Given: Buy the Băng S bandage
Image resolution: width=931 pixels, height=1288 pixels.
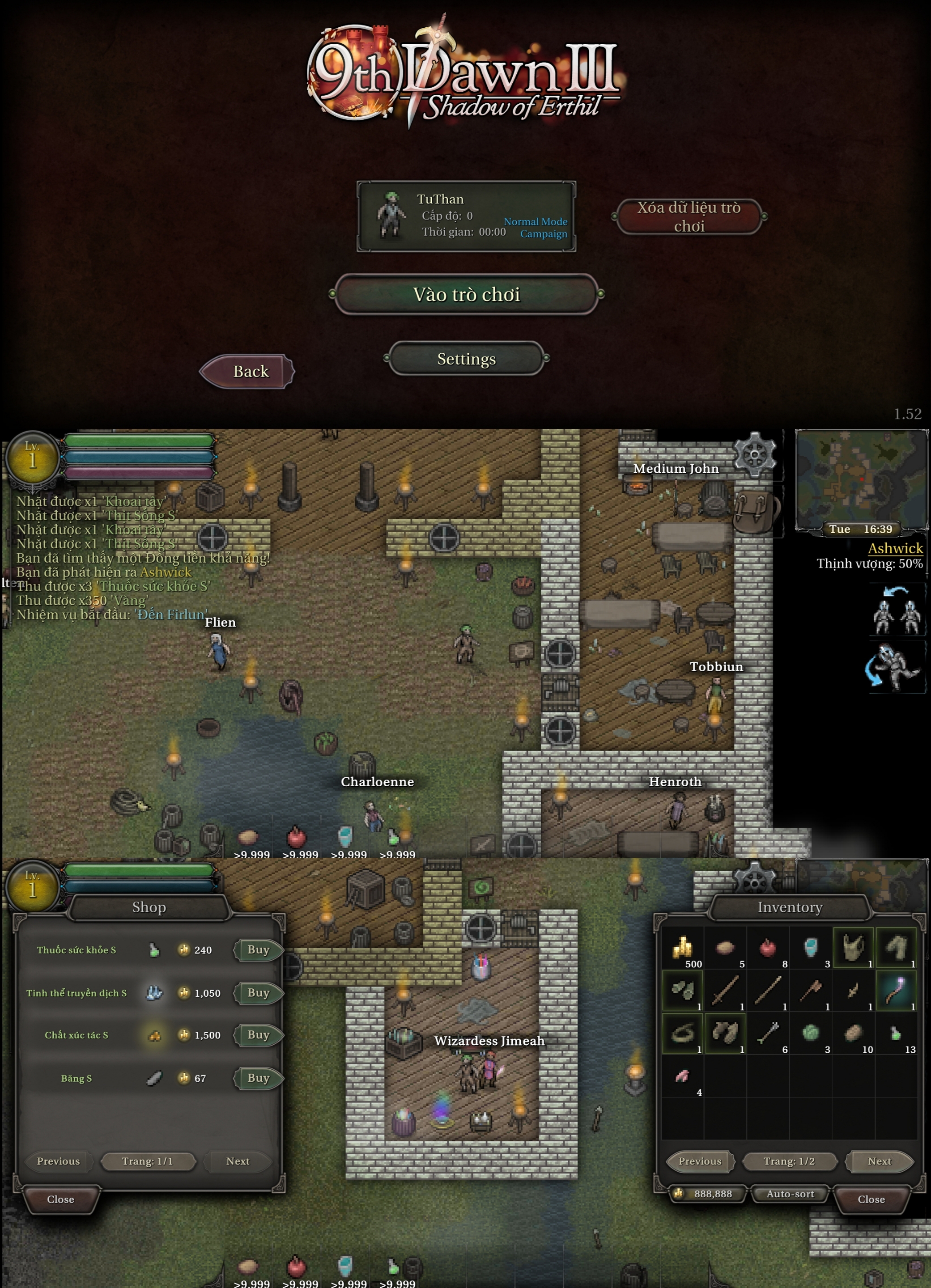Looking at the screenshot, I should [259, 1078].
